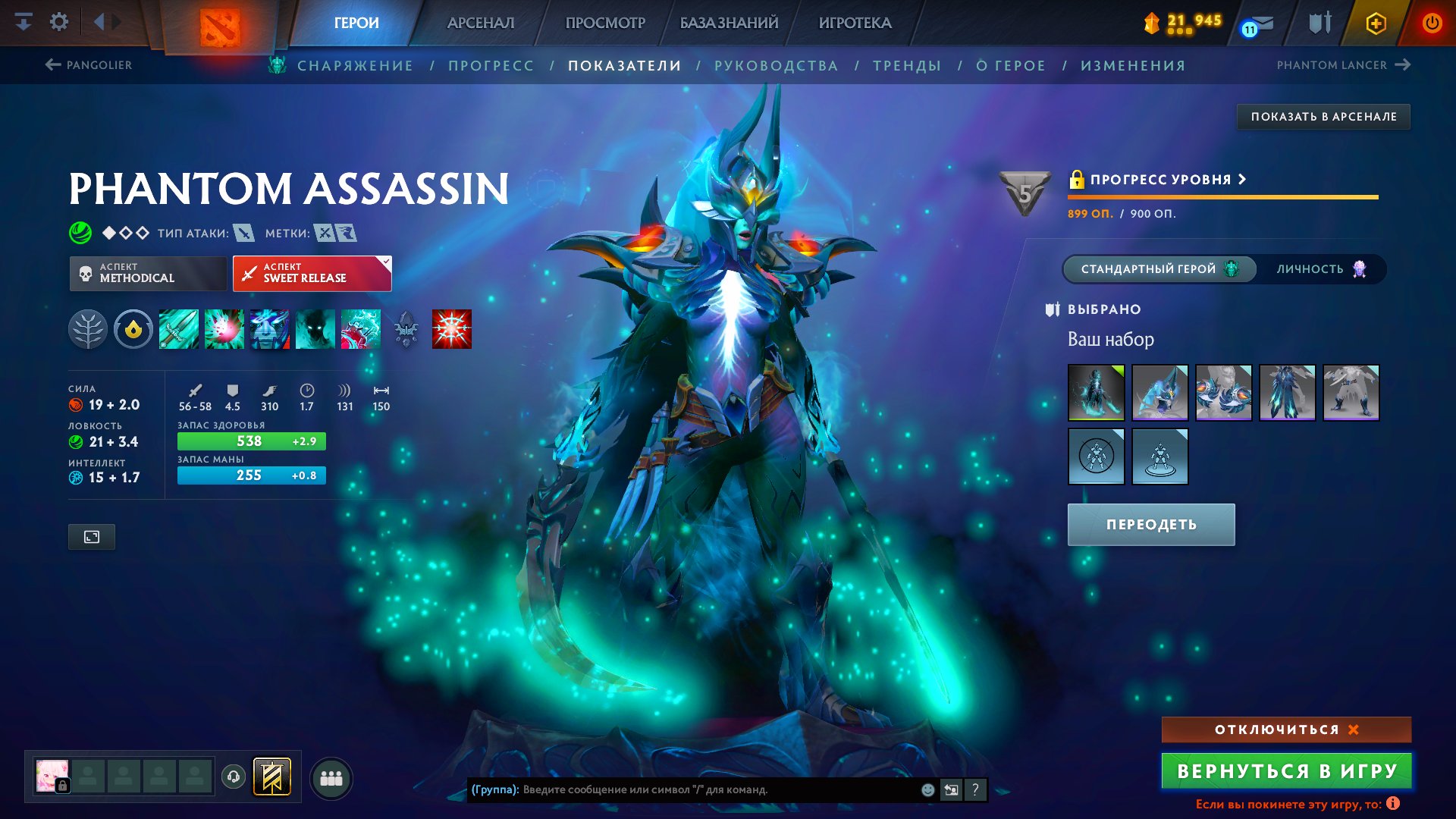Viewport: 1456px width, 819px height.
Task: Select the innate ability teardrop icon
Action: 133,328
